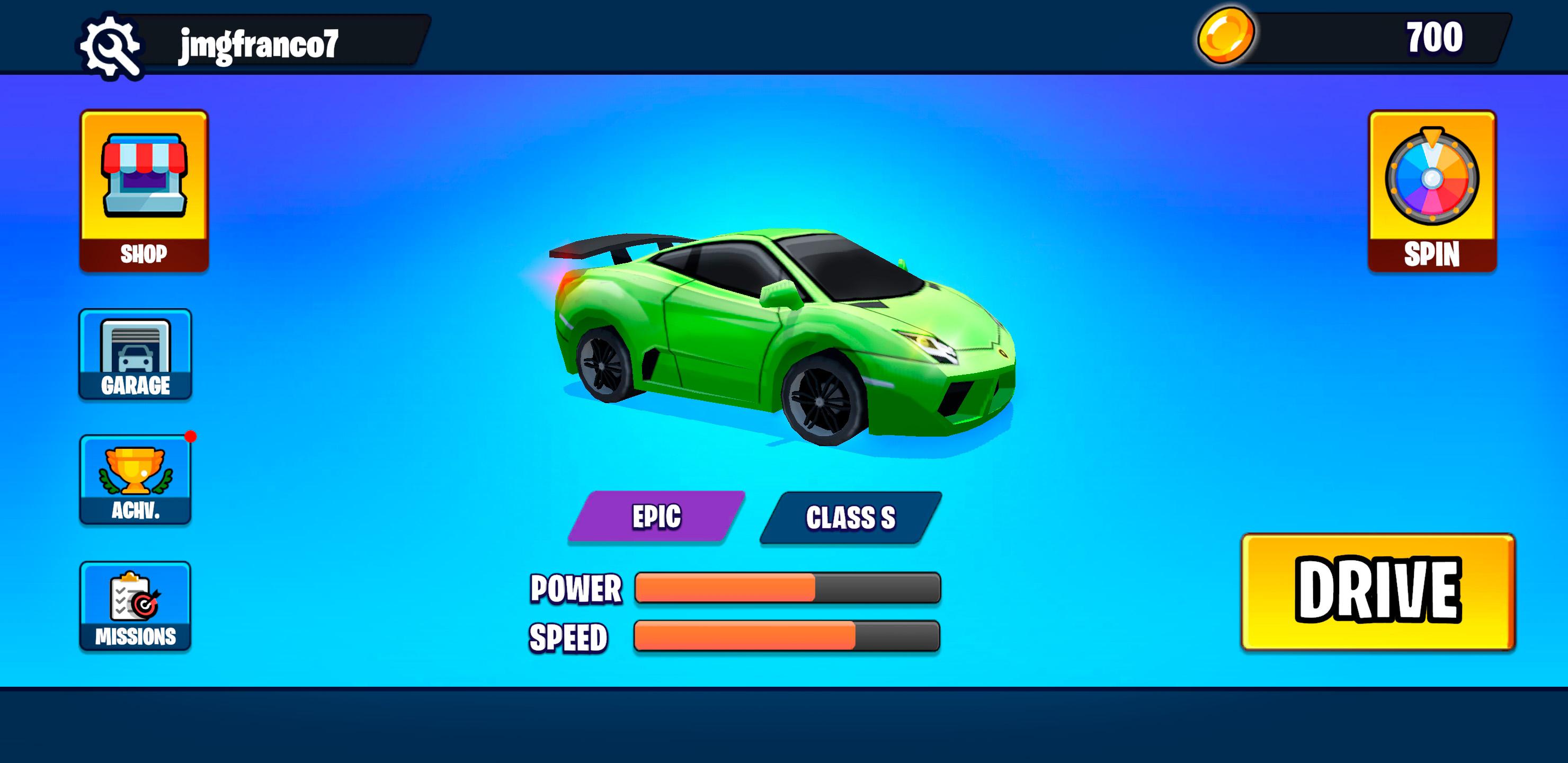Select the CLASS S badge
Image resolution: width=1568 pixels, height=763 pixels.
(x=850, y=517)
